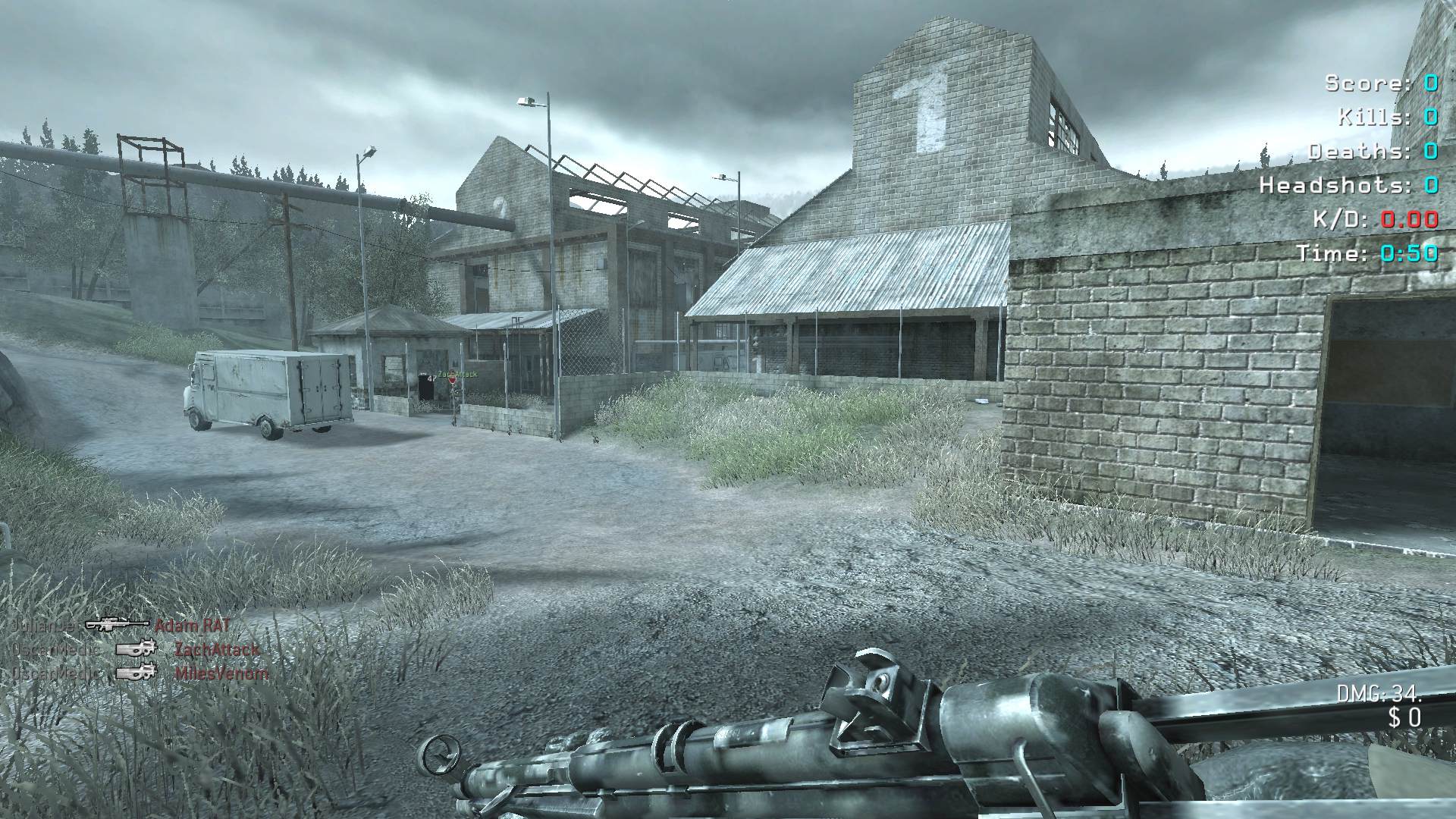Select Adam RAT in the kill feed
Viewport: 1456px width, 819px height.
192,626
